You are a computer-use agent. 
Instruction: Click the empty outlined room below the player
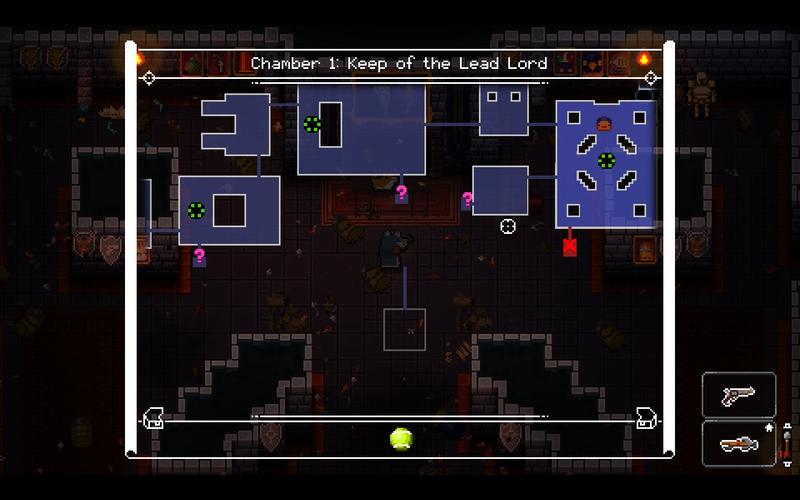click(404, 329)
